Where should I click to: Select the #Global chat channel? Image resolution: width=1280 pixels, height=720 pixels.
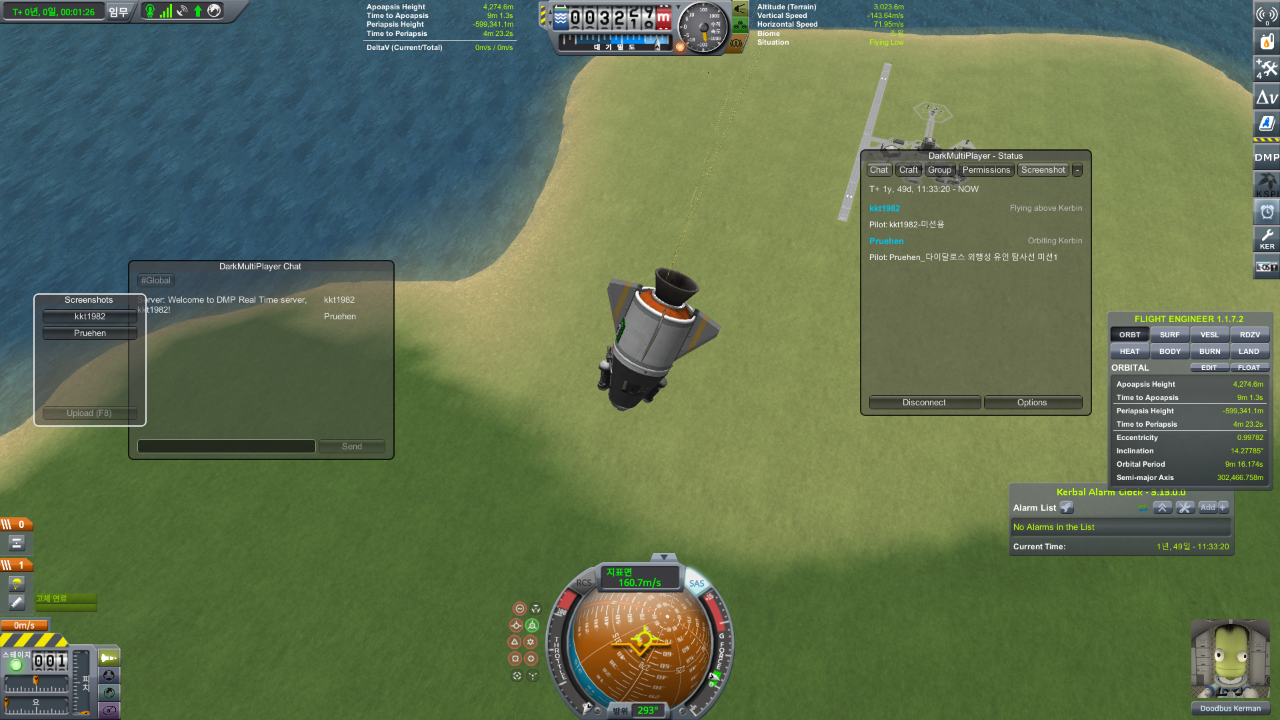(156, 281)
